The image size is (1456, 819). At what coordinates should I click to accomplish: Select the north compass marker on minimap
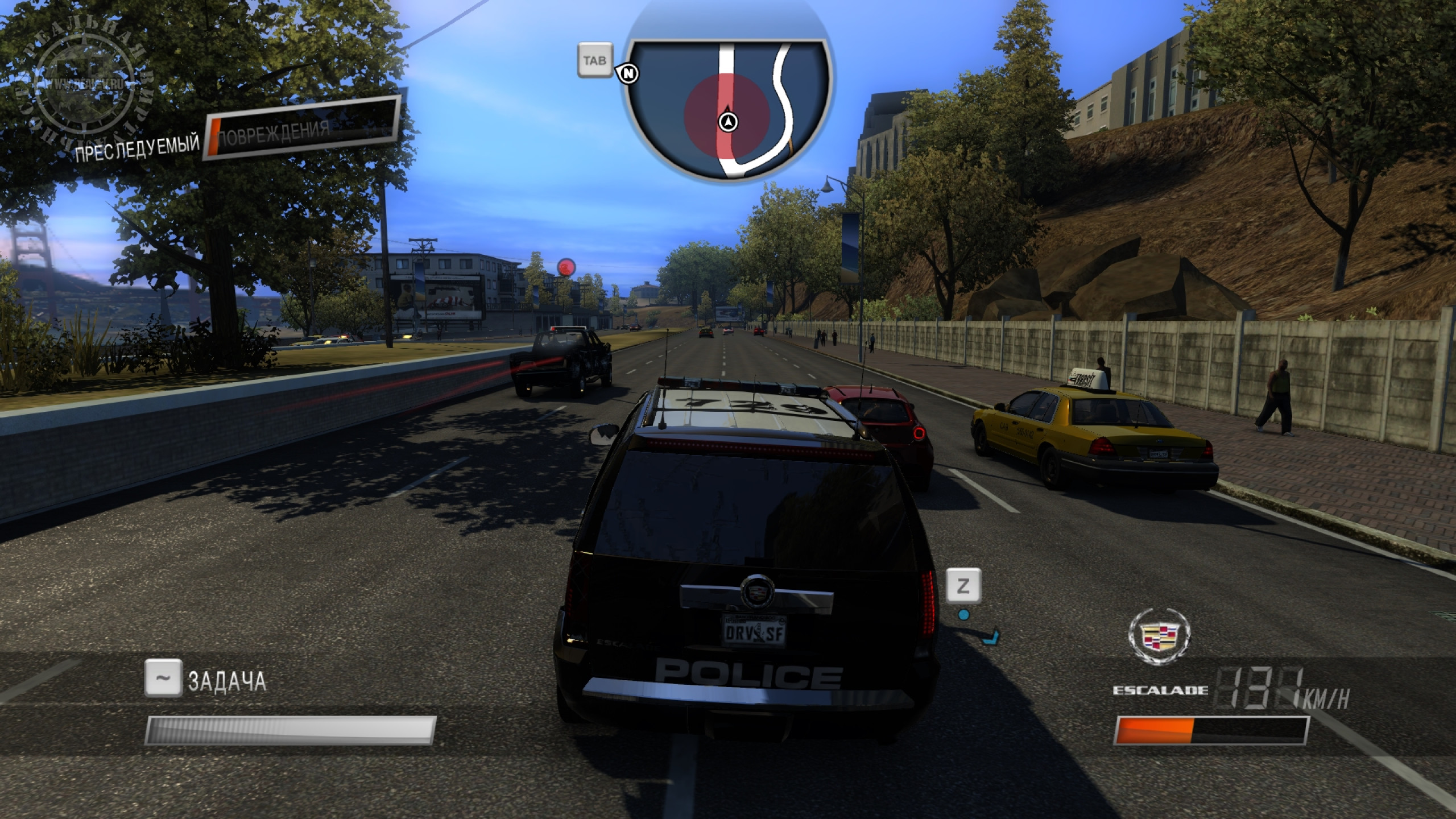628,73
